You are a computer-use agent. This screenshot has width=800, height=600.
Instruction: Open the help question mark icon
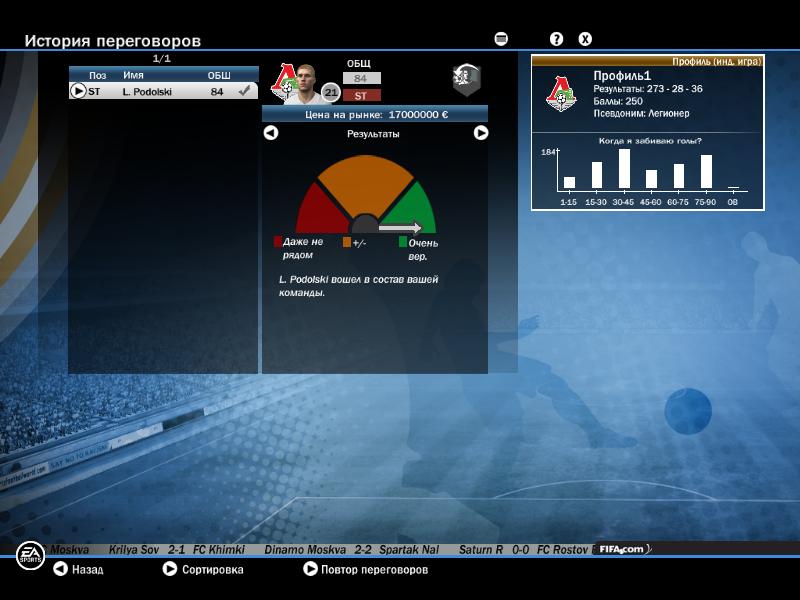(x=557, y=39)
